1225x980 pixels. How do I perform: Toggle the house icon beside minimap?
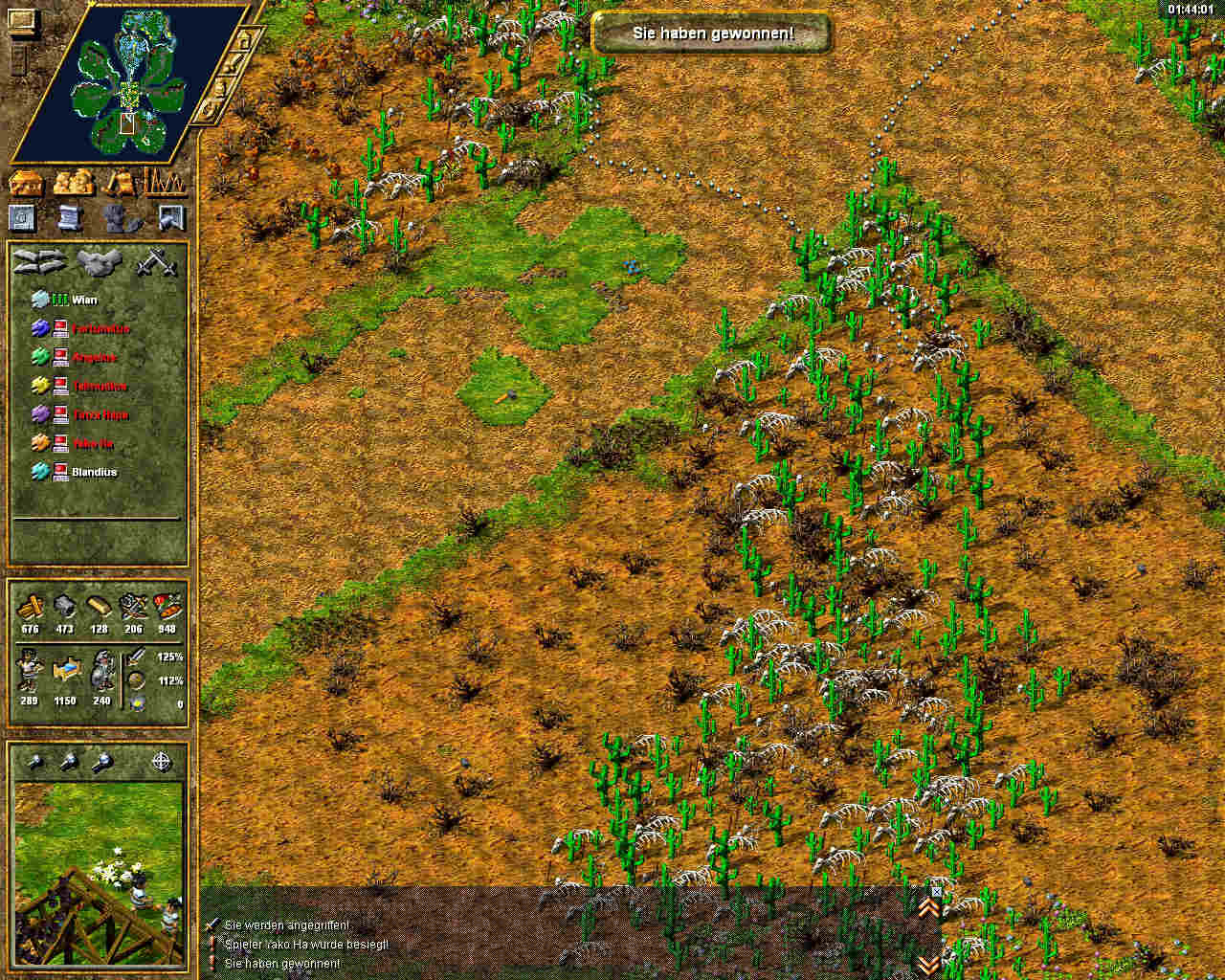(x=245, y=41)
